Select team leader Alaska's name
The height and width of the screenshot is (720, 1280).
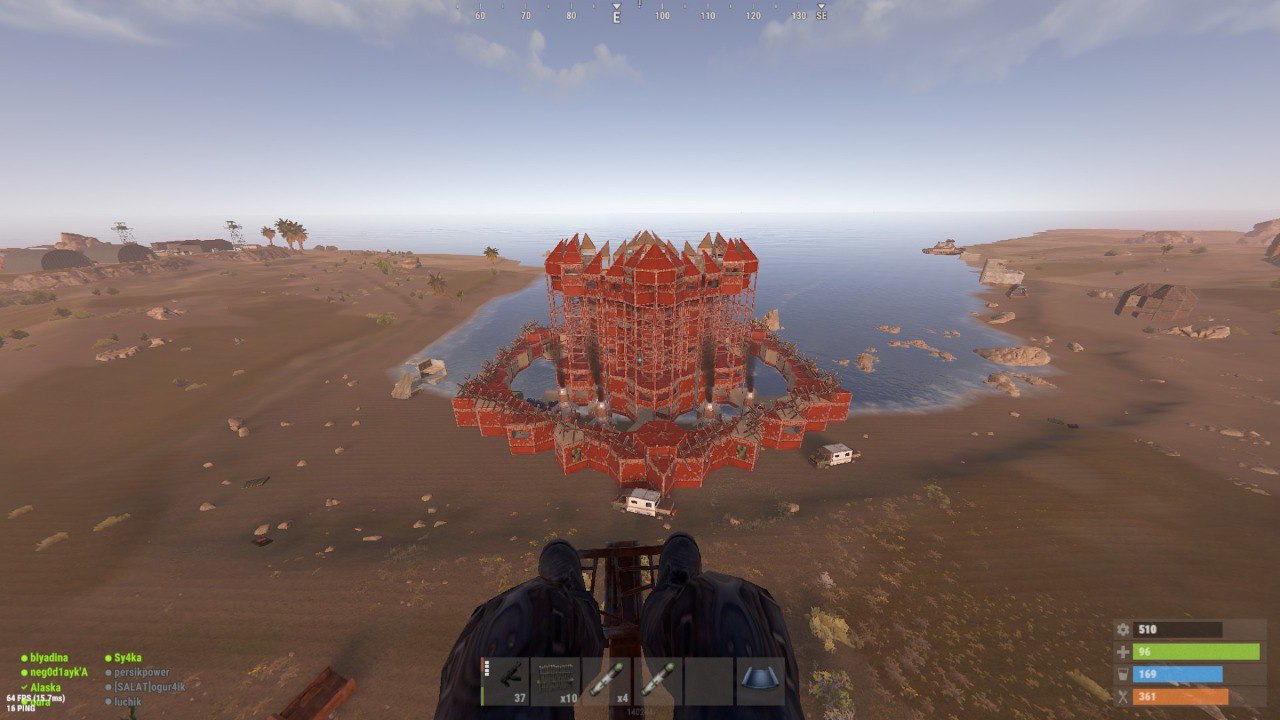(x=45, y=688)
